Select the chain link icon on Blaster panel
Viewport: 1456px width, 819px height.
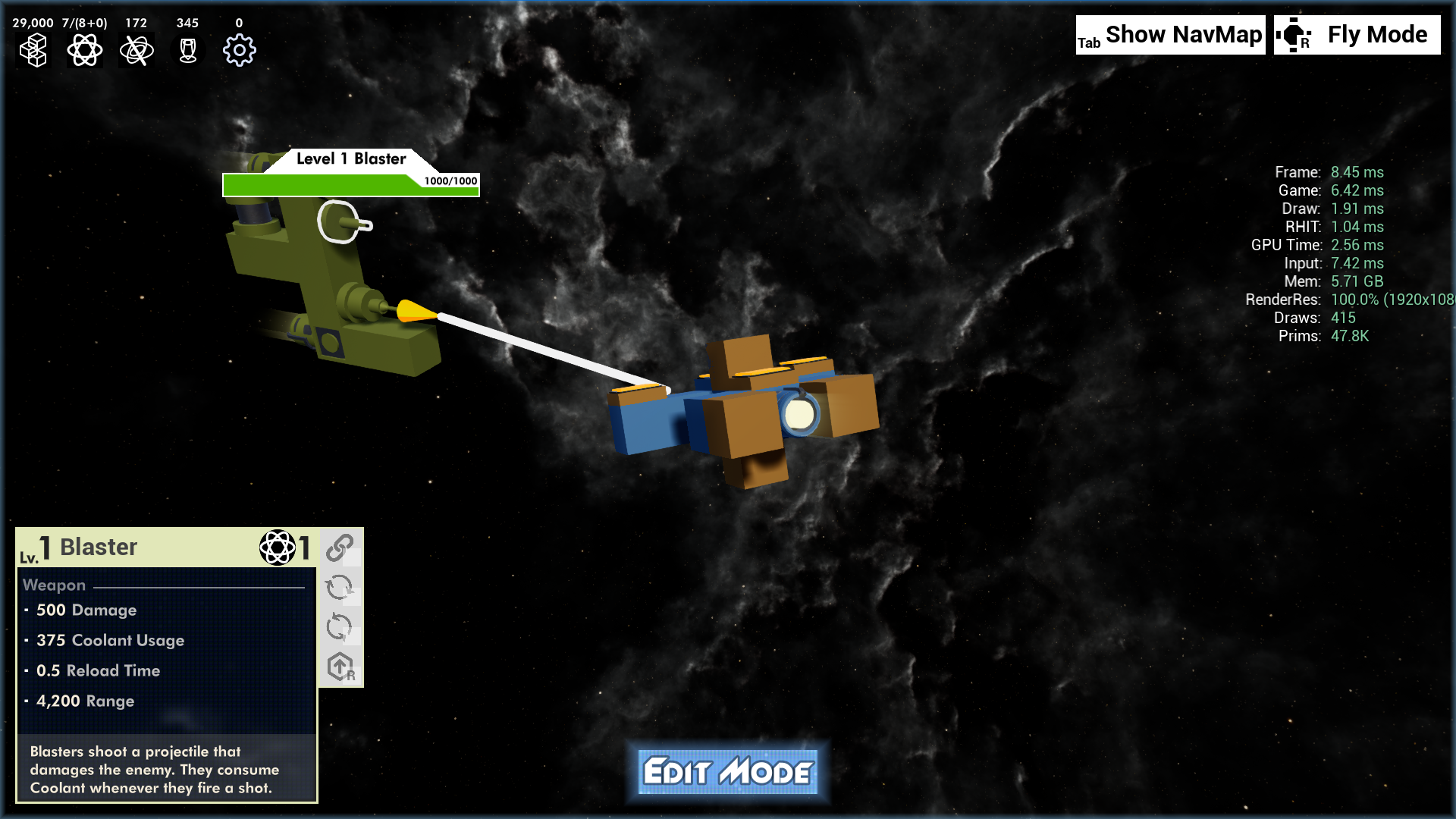coord(340,548)
